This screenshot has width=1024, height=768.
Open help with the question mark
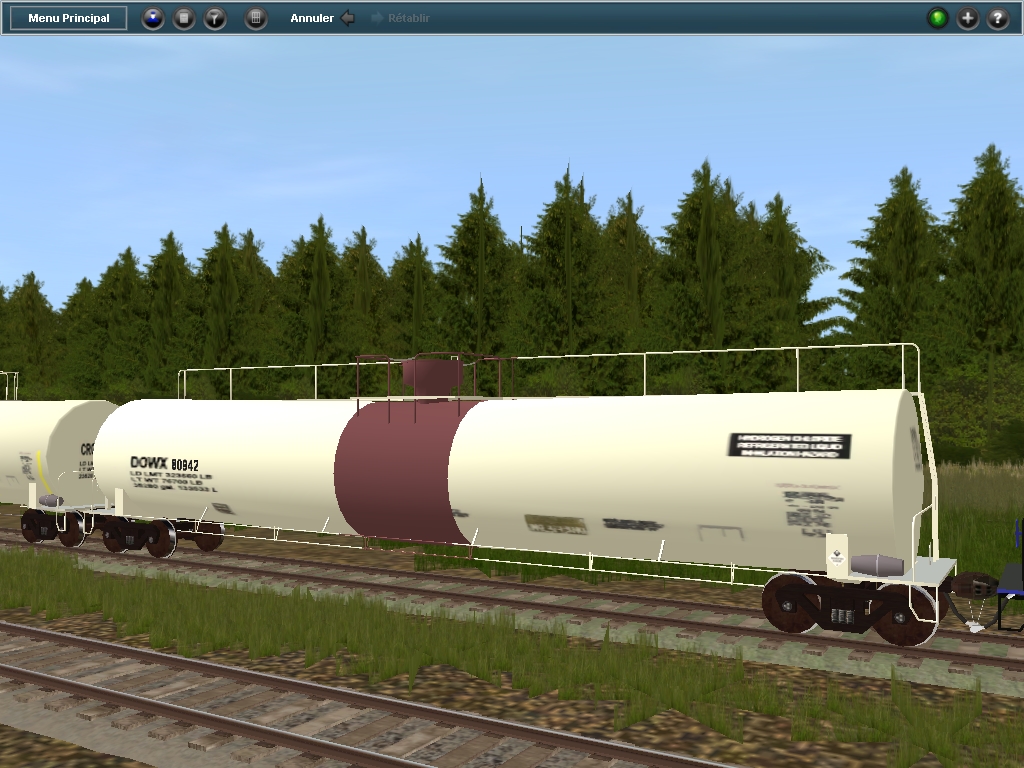click(x=997, y=18)
